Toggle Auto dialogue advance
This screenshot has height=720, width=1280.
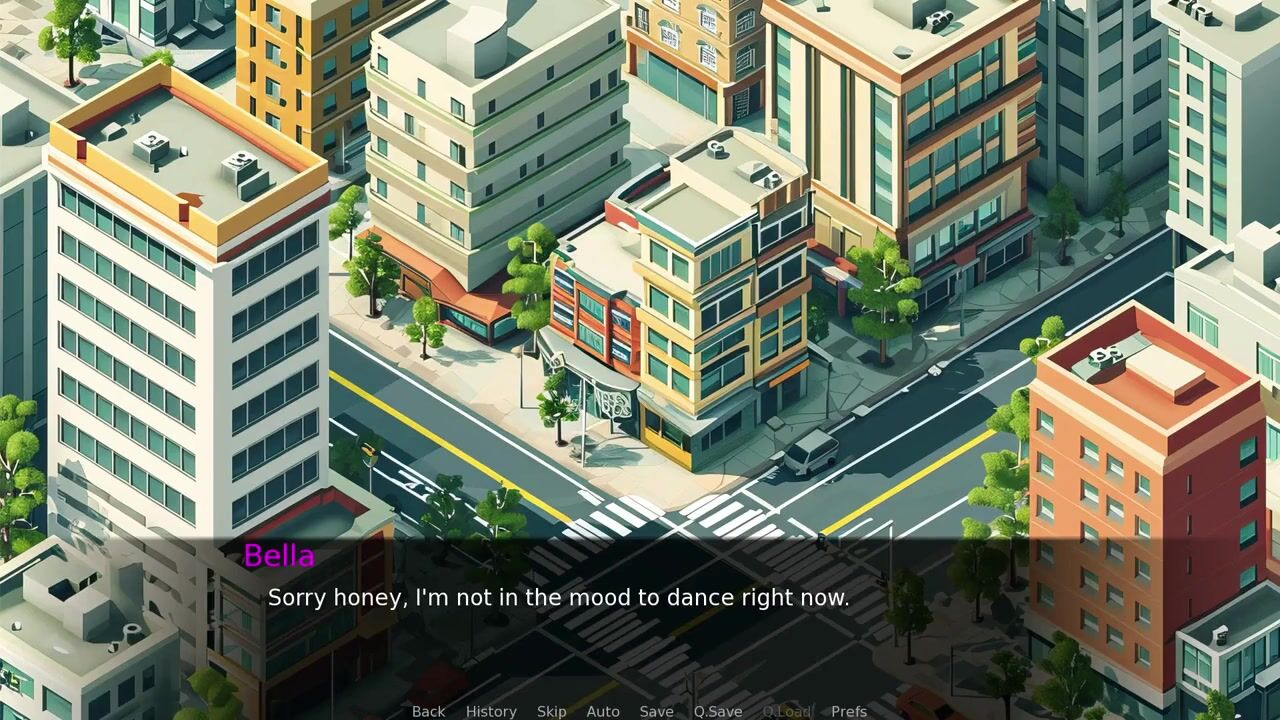[603, 711]
